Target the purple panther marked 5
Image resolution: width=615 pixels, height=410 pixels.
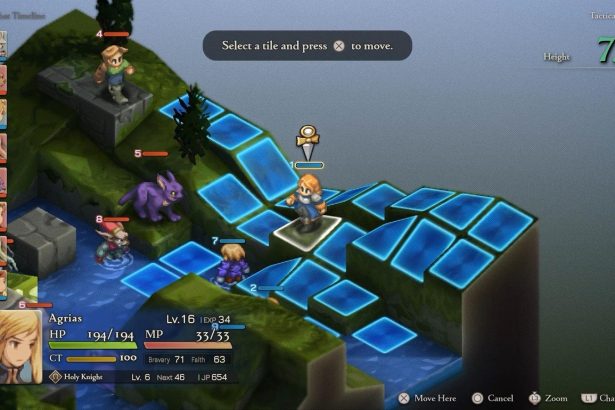[x=155, y=194]
